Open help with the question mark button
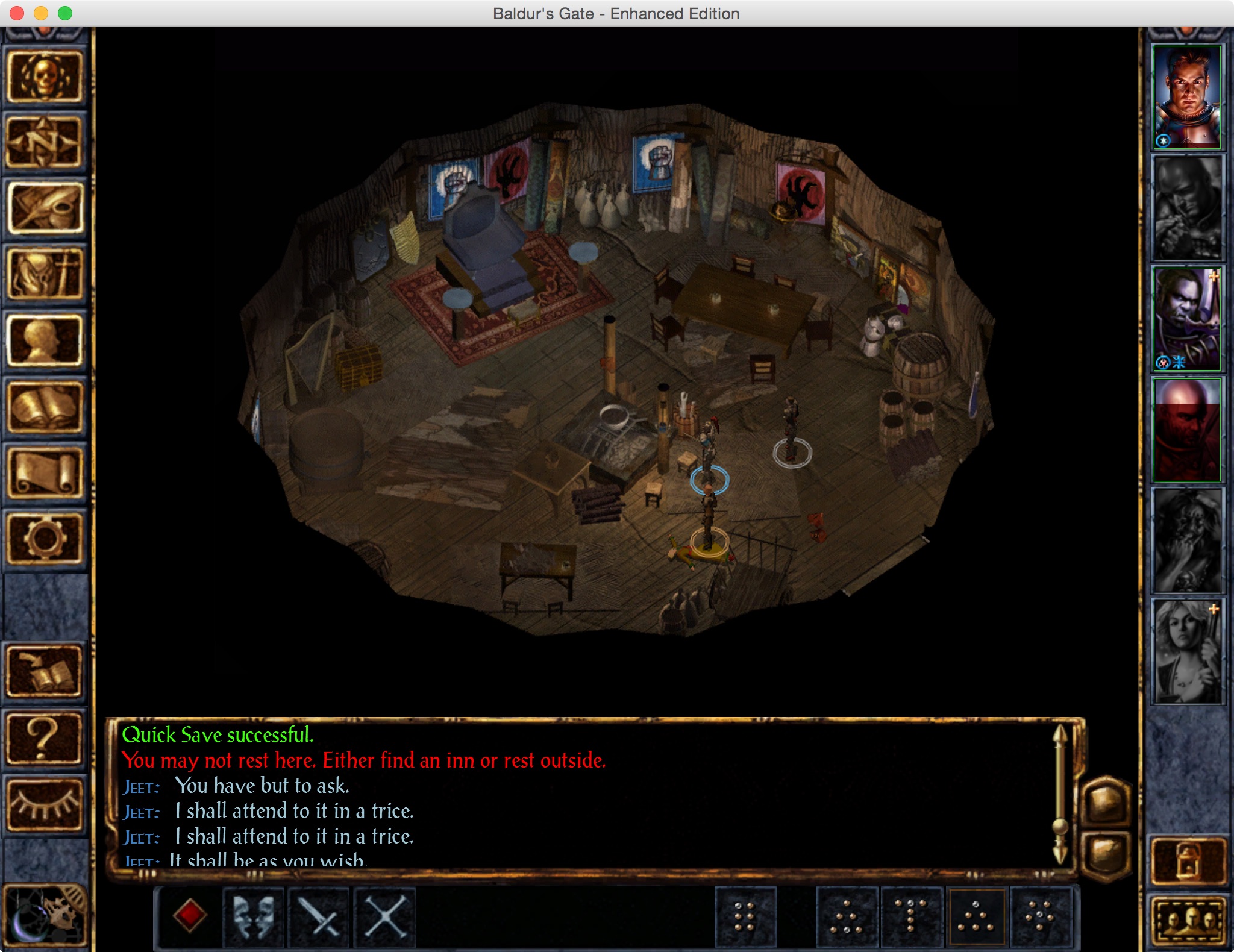This screenshot has width=1234, height=952. (44, 738)
